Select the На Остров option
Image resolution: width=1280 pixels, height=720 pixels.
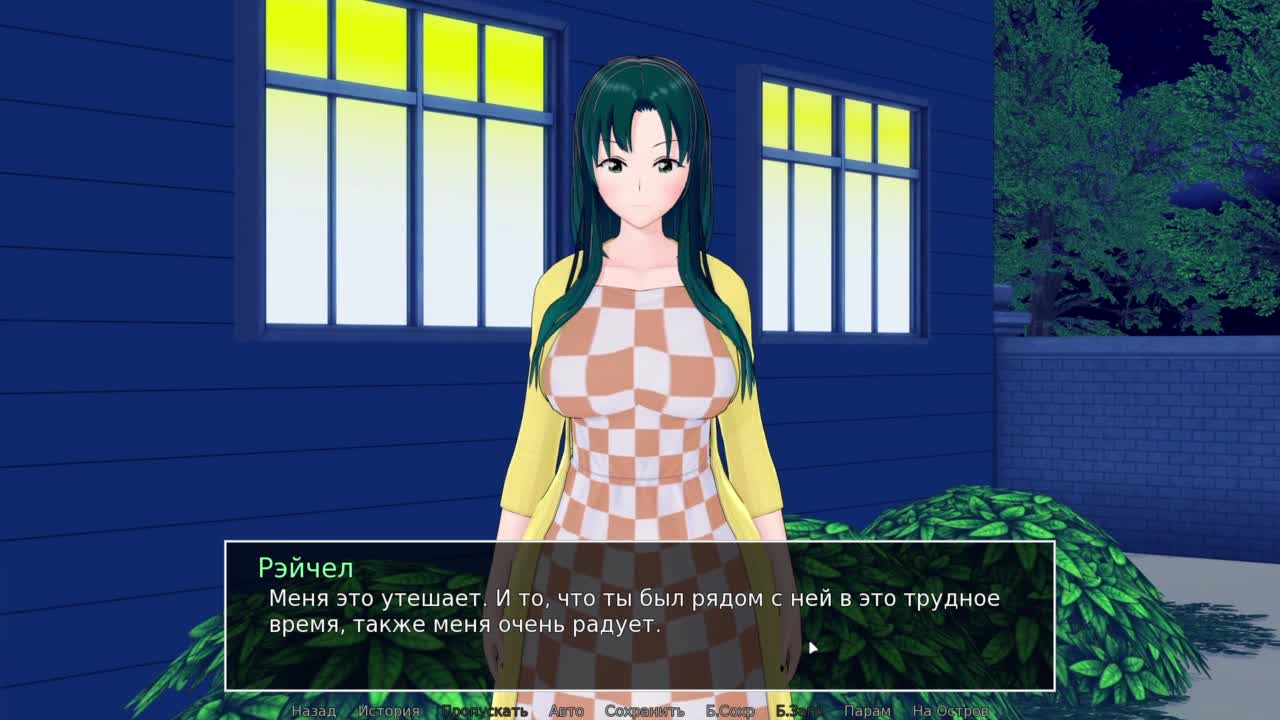(950, 711)
